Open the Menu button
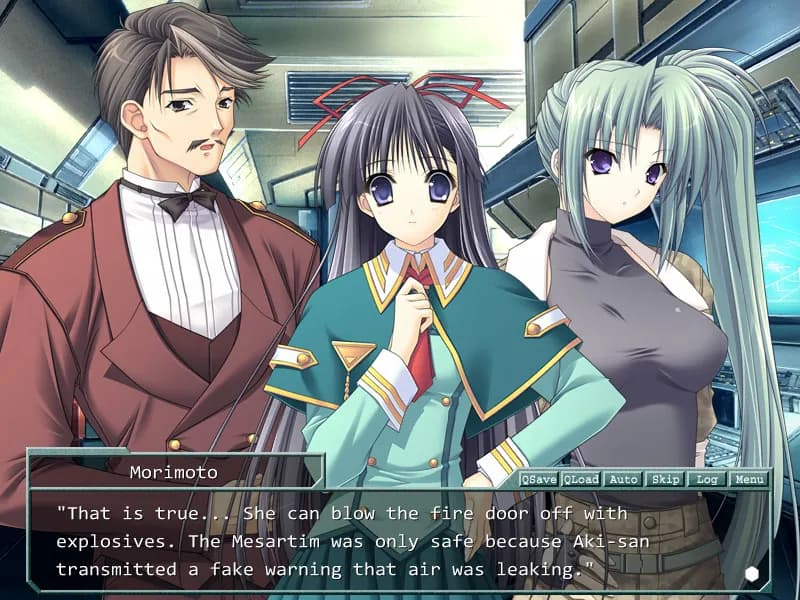Screen dimensions: 800x600 748,479
